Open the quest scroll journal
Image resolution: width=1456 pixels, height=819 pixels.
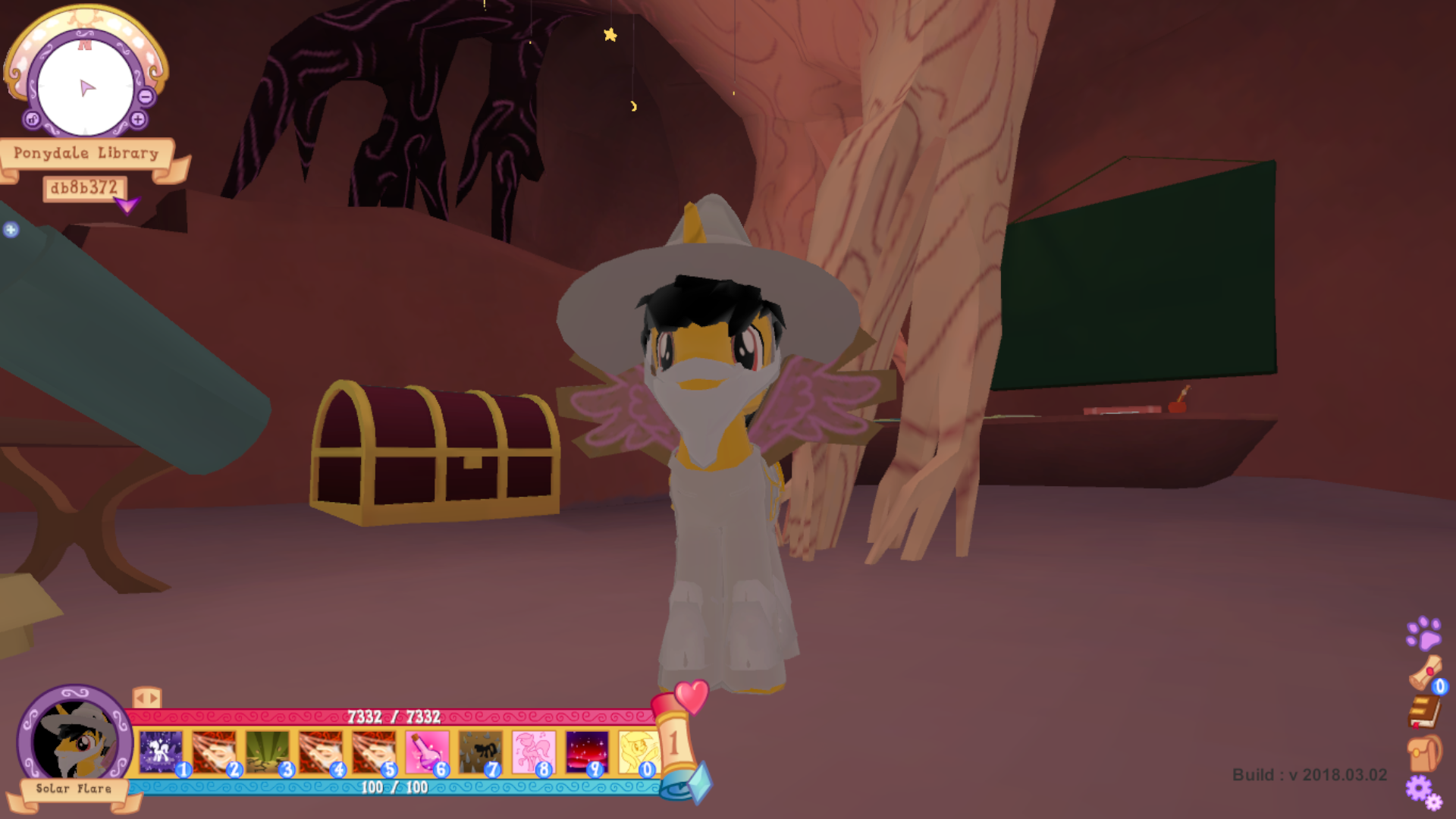point(1425,673)
